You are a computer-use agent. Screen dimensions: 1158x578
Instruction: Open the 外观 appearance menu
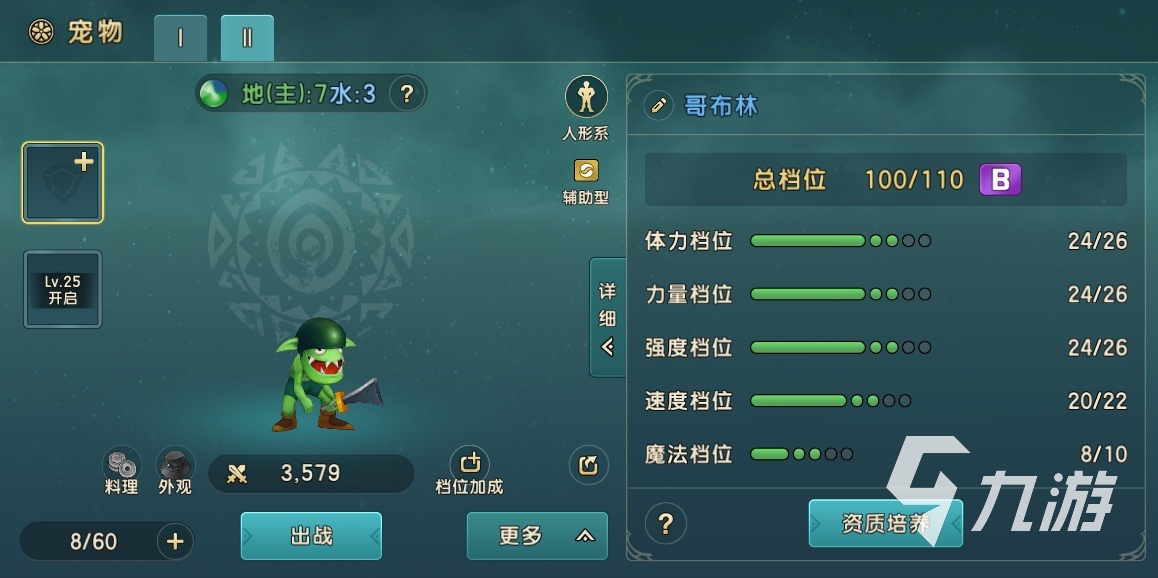click(175, 465)
